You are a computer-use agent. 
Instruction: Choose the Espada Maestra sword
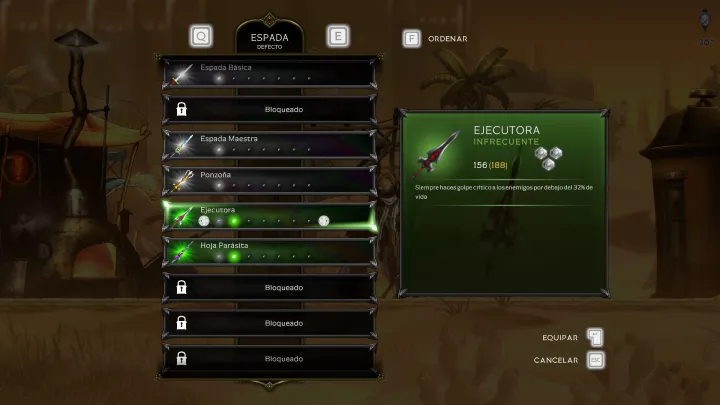269,145
